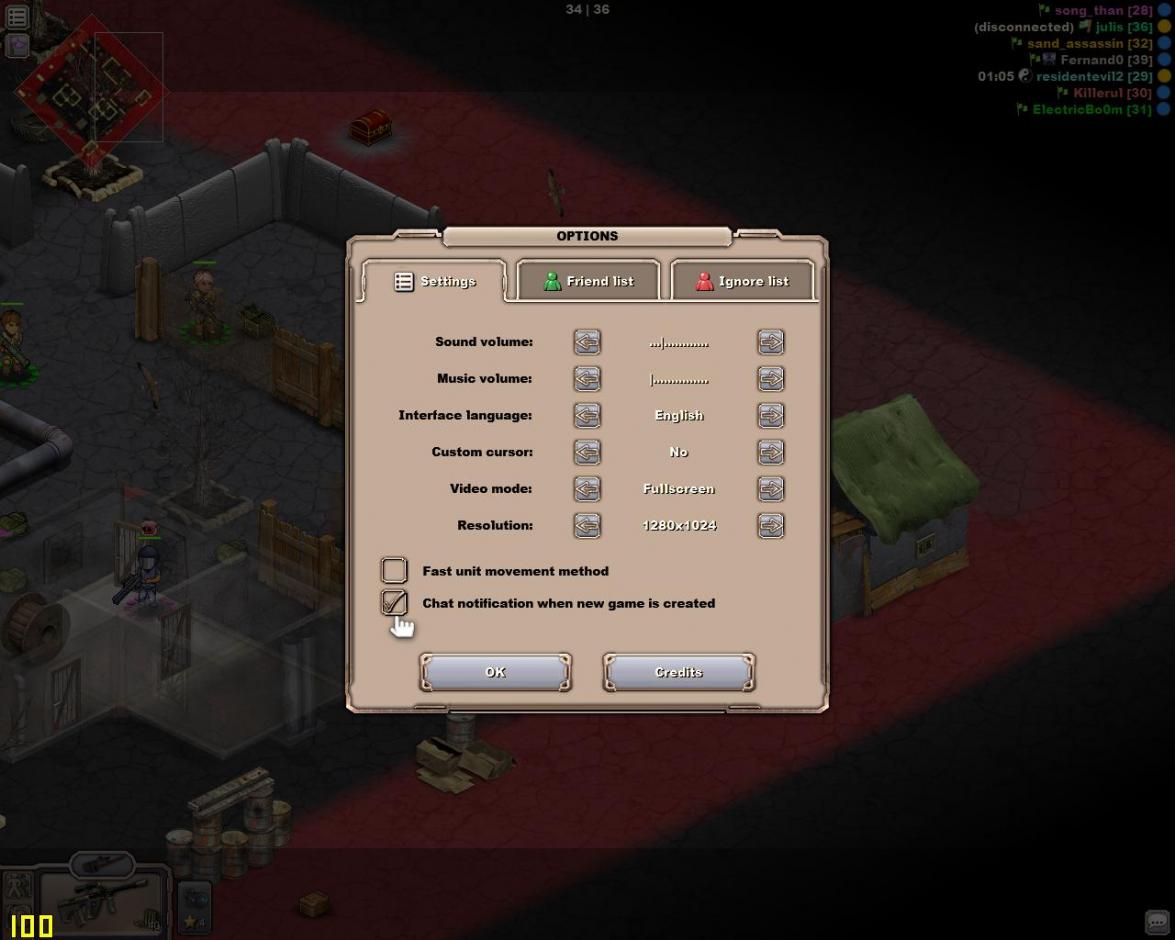Lower music volume with left arrow
This screenshot has height=940, width=1175.
[x=587, y=379]
